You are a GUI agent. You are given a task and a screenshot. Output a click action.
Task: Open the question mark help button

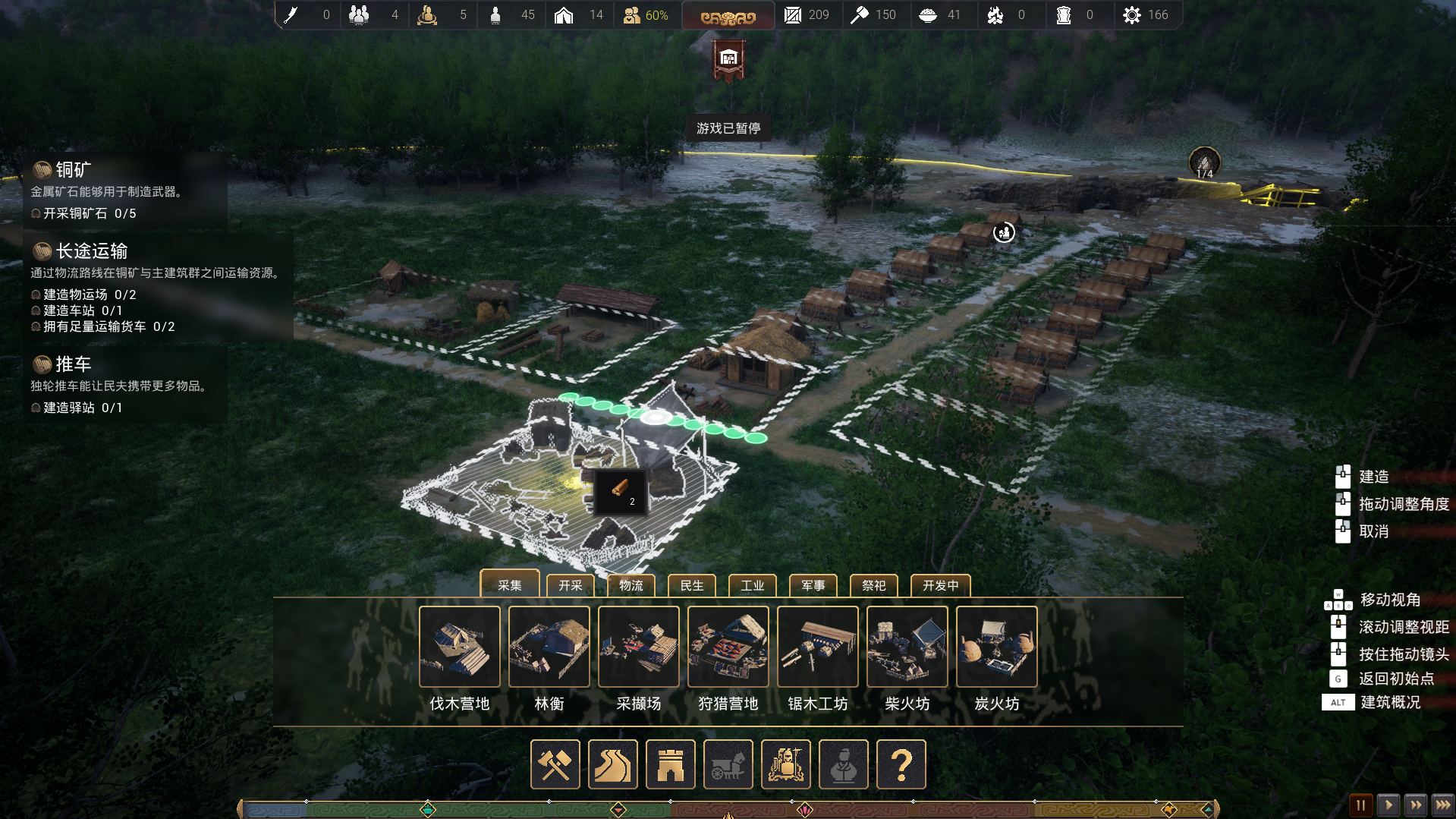901,764
